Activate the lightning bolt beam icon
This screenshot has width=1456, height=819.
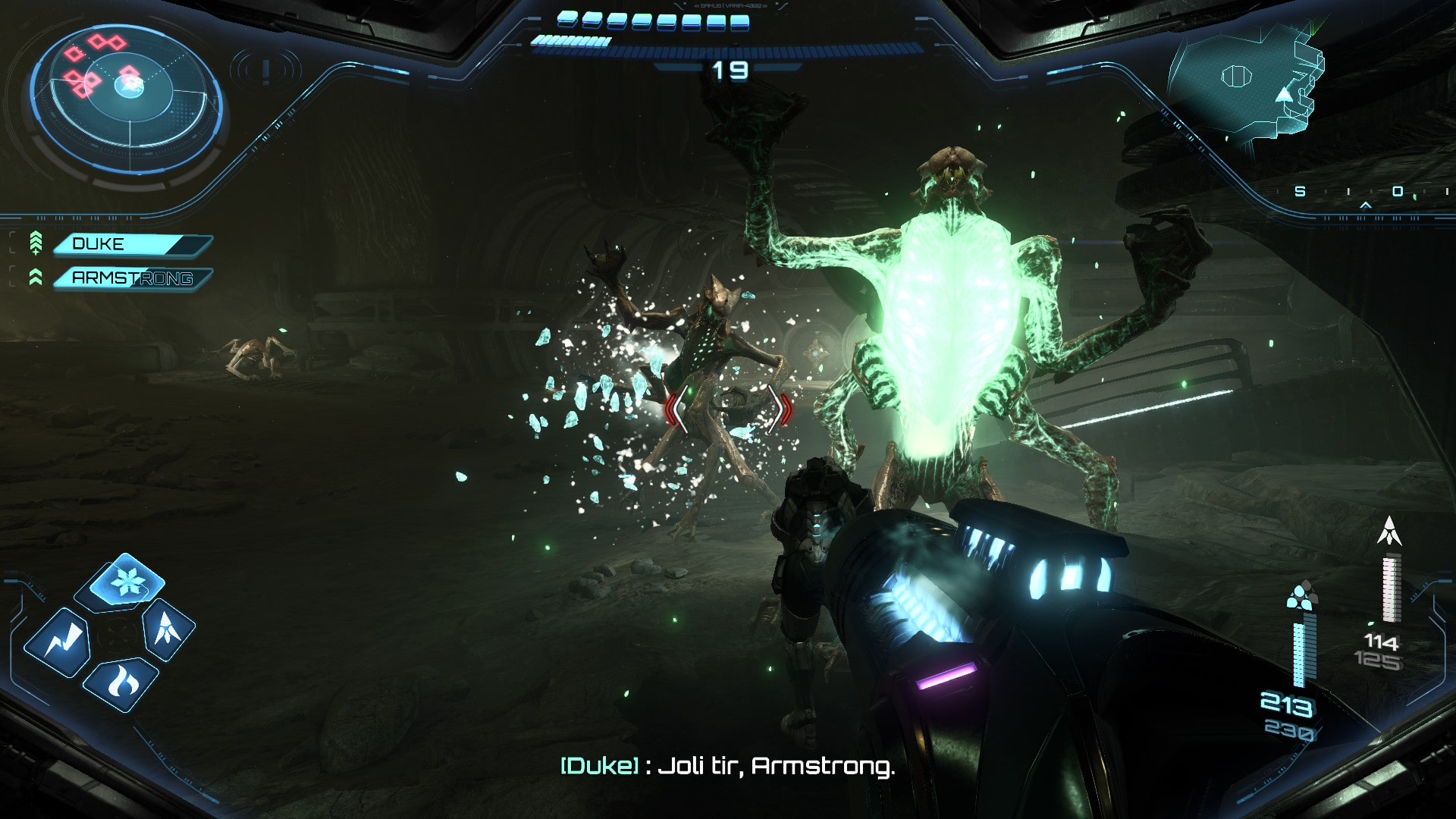point(58,643)
